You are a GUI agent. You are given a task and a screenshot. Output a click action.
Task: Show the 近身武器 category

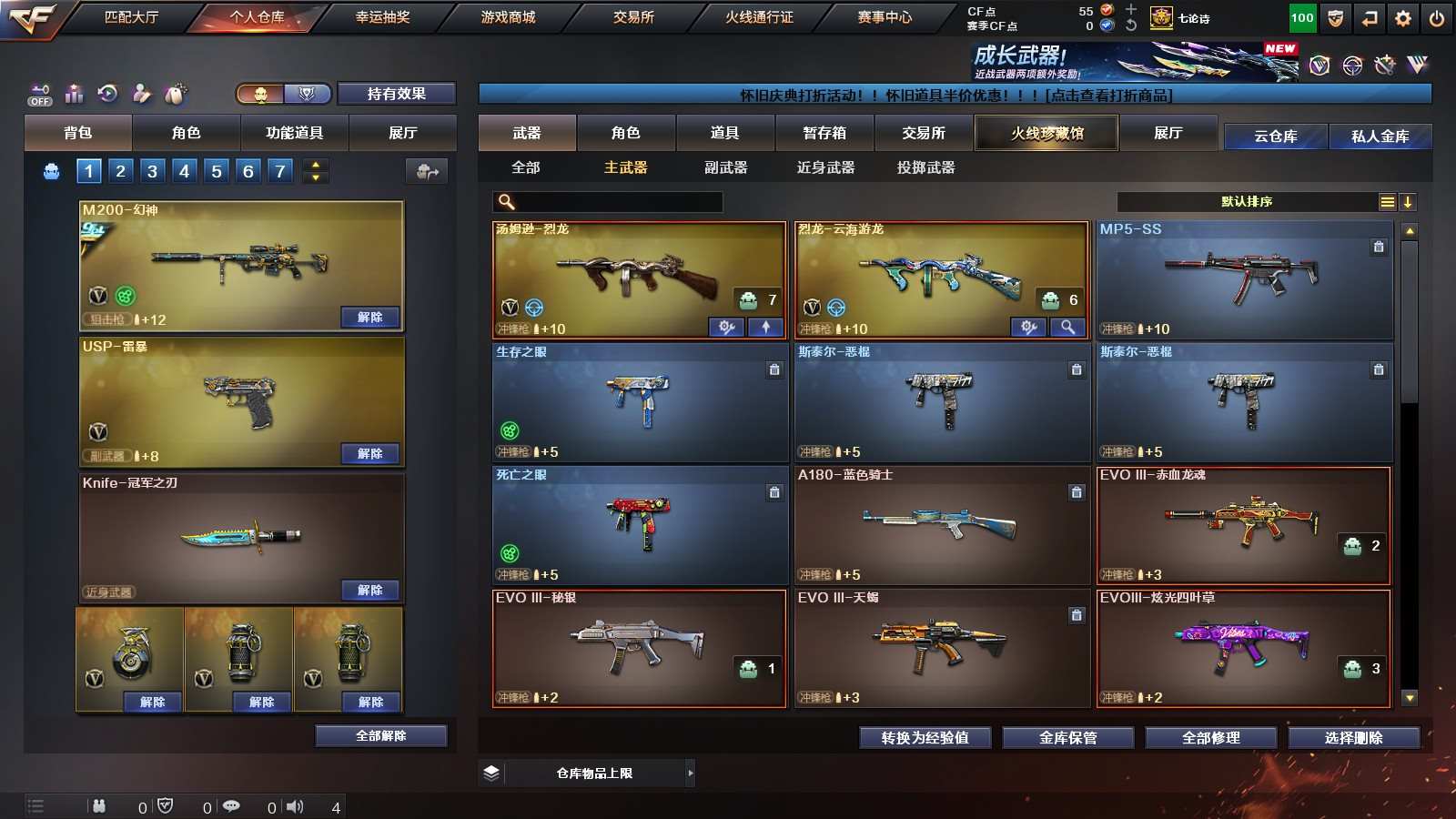[825, 167]
